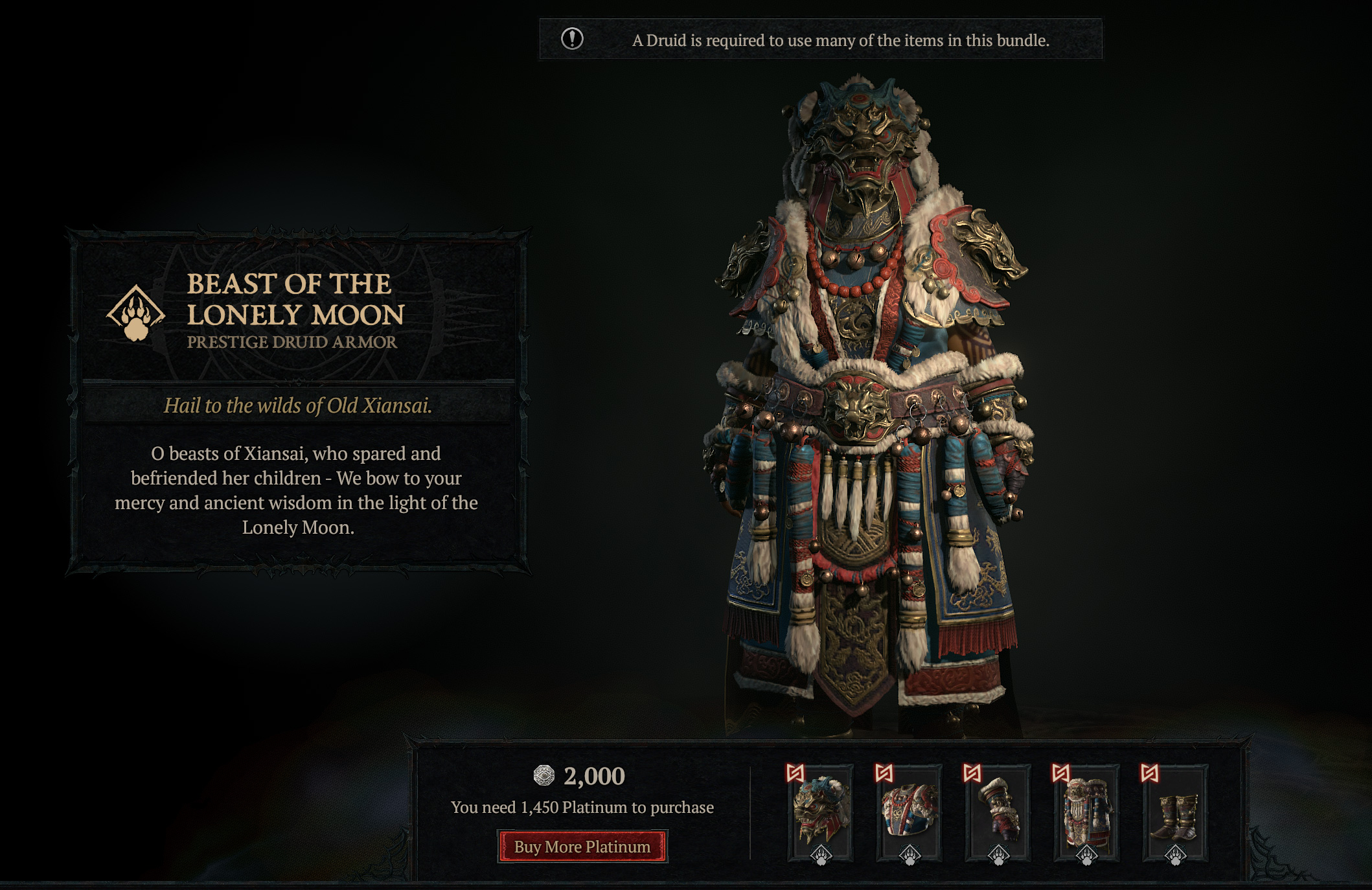Image resolution: width=1372 pixels, height=890 pixels.
Task: Select the leg armor item thumbnail
Action: pyautogui.click(x=1086, y=812)
